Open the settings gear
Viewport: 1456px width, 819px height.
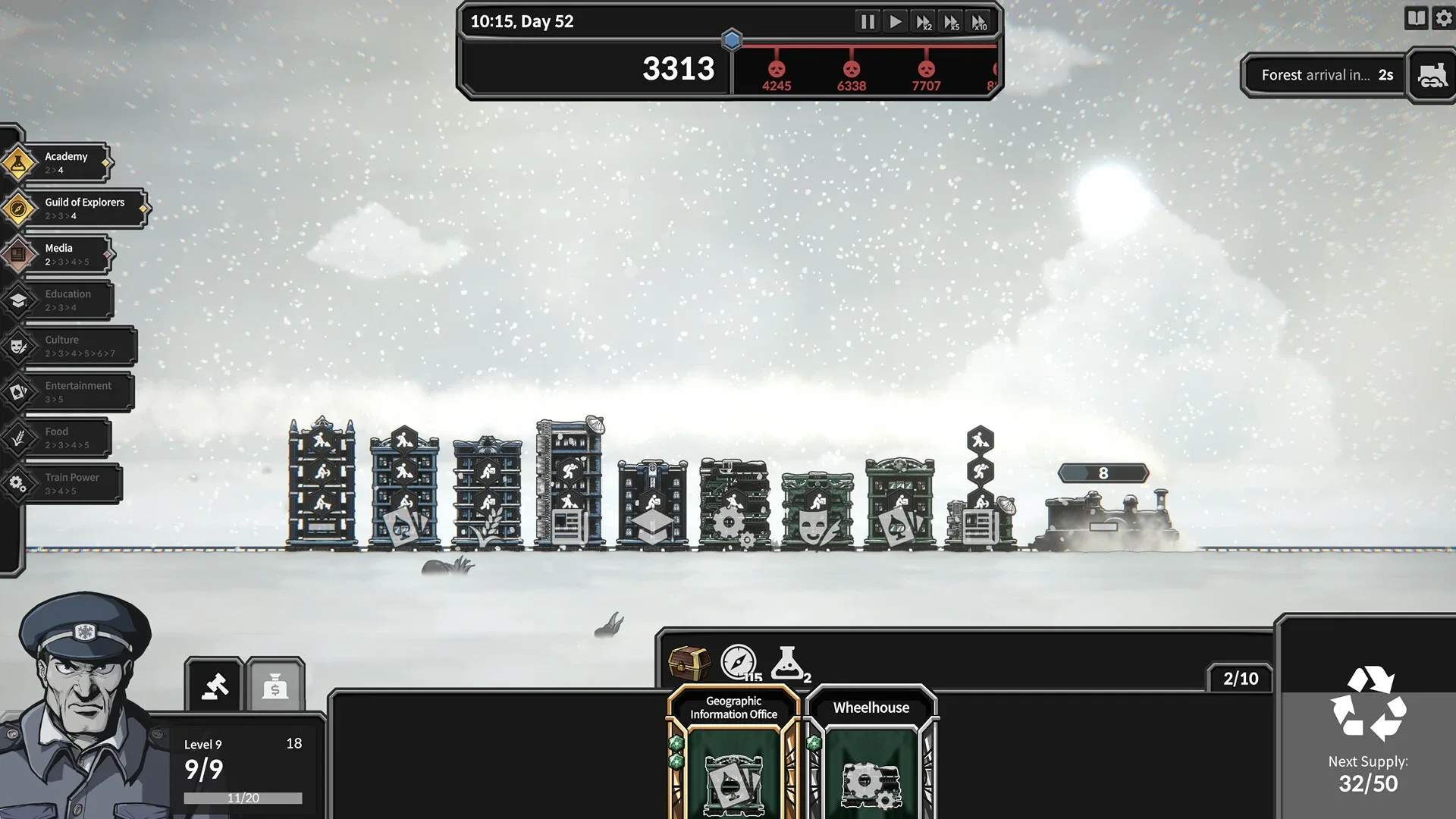coord(1444,18)
